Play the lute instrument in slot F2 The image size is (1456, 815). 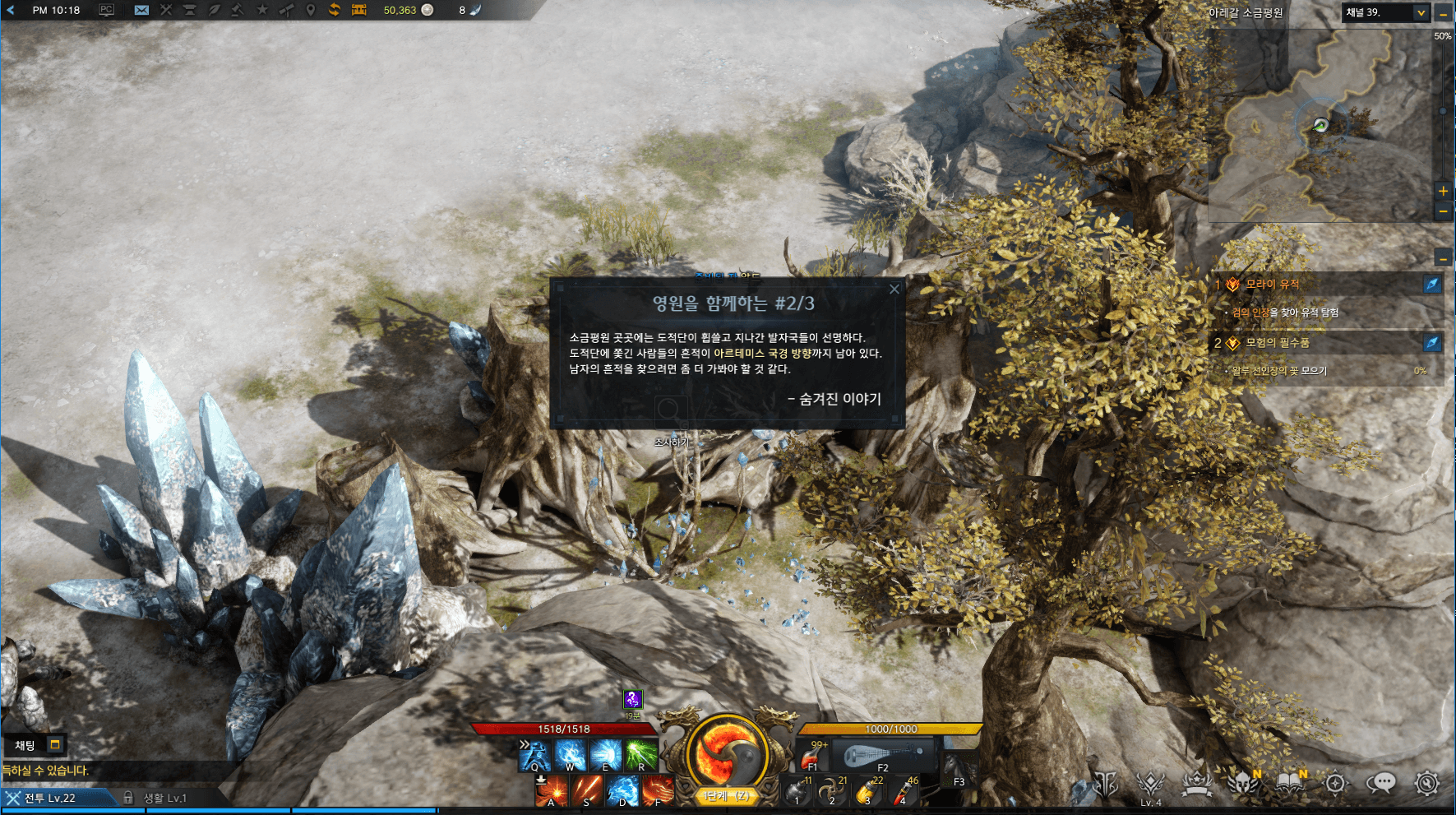883,755
